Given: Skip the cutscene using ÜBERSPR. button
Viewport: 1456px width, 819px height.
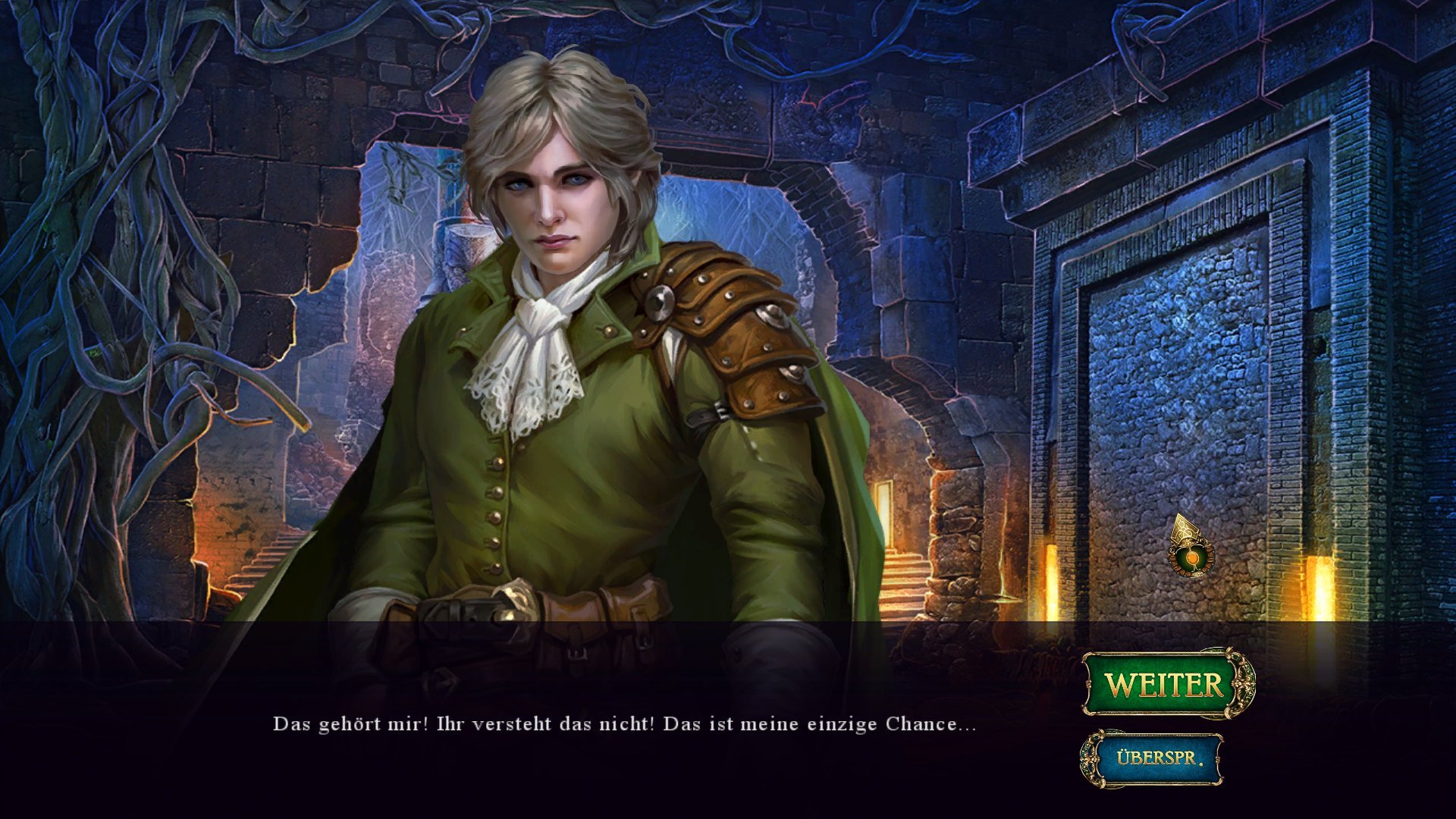Looking at the screenshot, I should 1157,758.
